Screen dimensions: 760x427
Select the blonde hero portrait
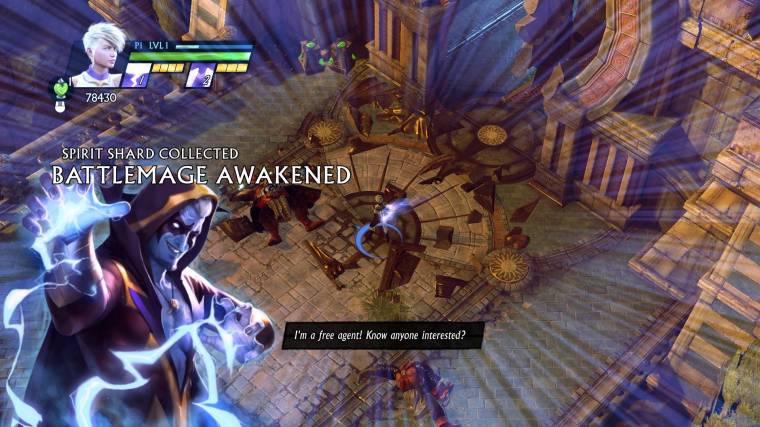pyautogui.click(x=104, y=50)
